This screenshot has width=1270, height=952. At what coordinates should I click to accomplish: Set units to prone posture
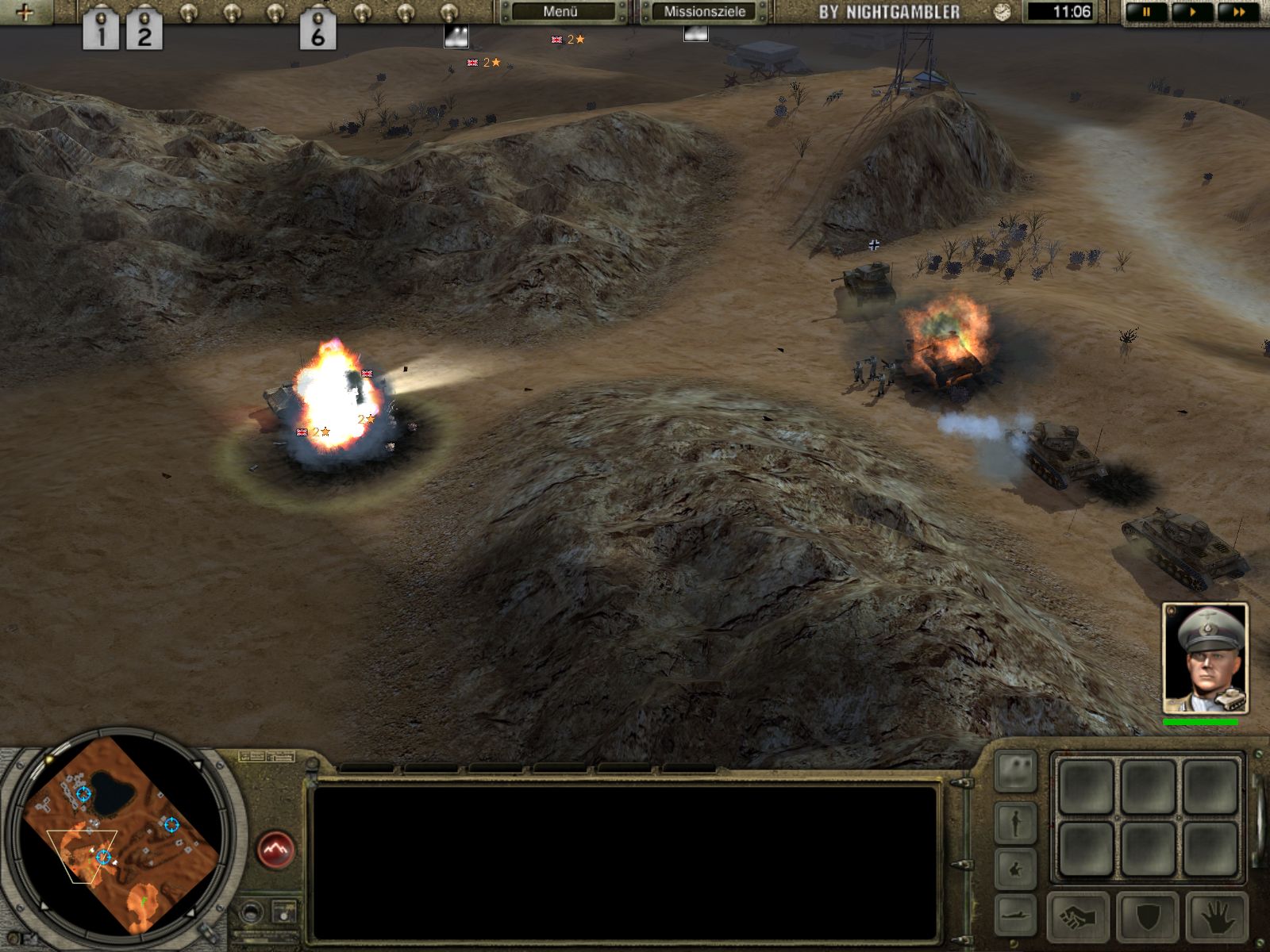1016,912
